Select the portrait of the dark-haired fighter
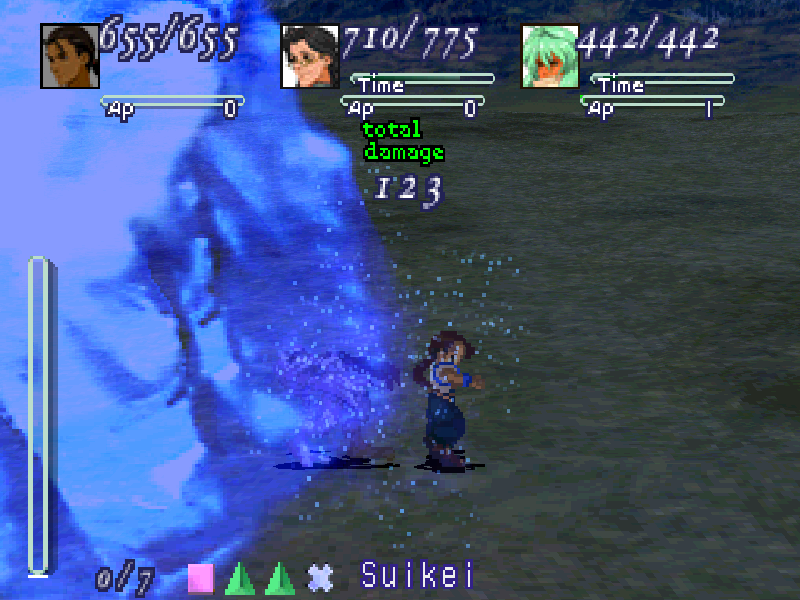This screenshot has height=600, width=800. point(69,56)
